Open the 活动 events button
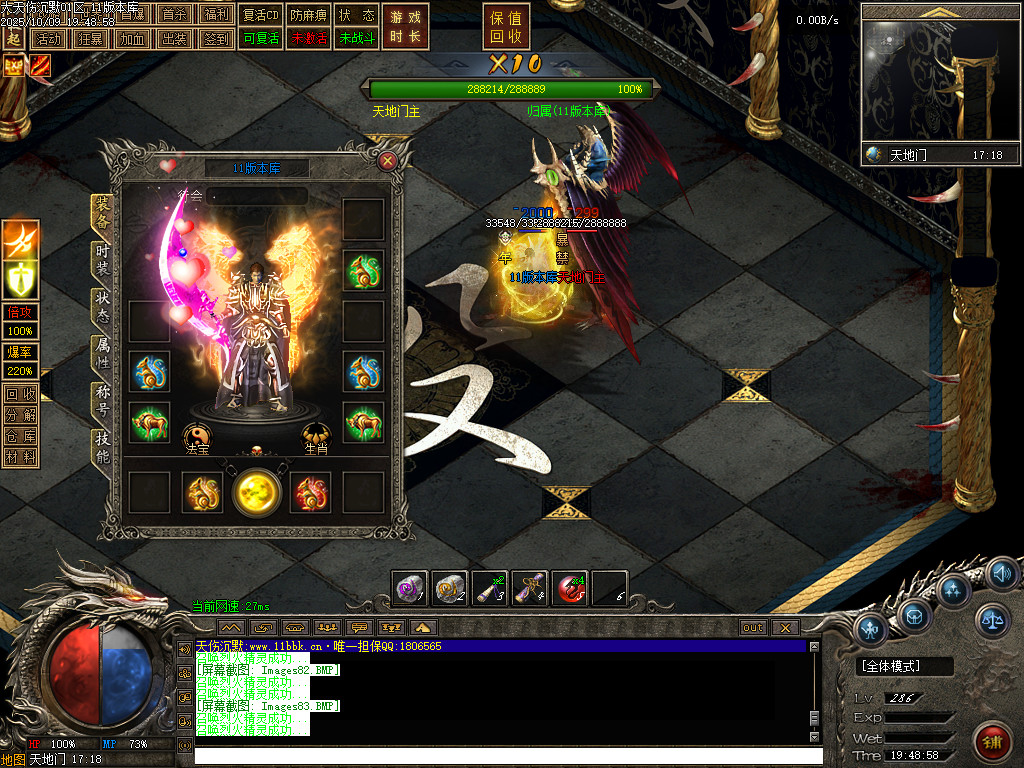This screenshot has height=768, width=1024. pos(47,39)
